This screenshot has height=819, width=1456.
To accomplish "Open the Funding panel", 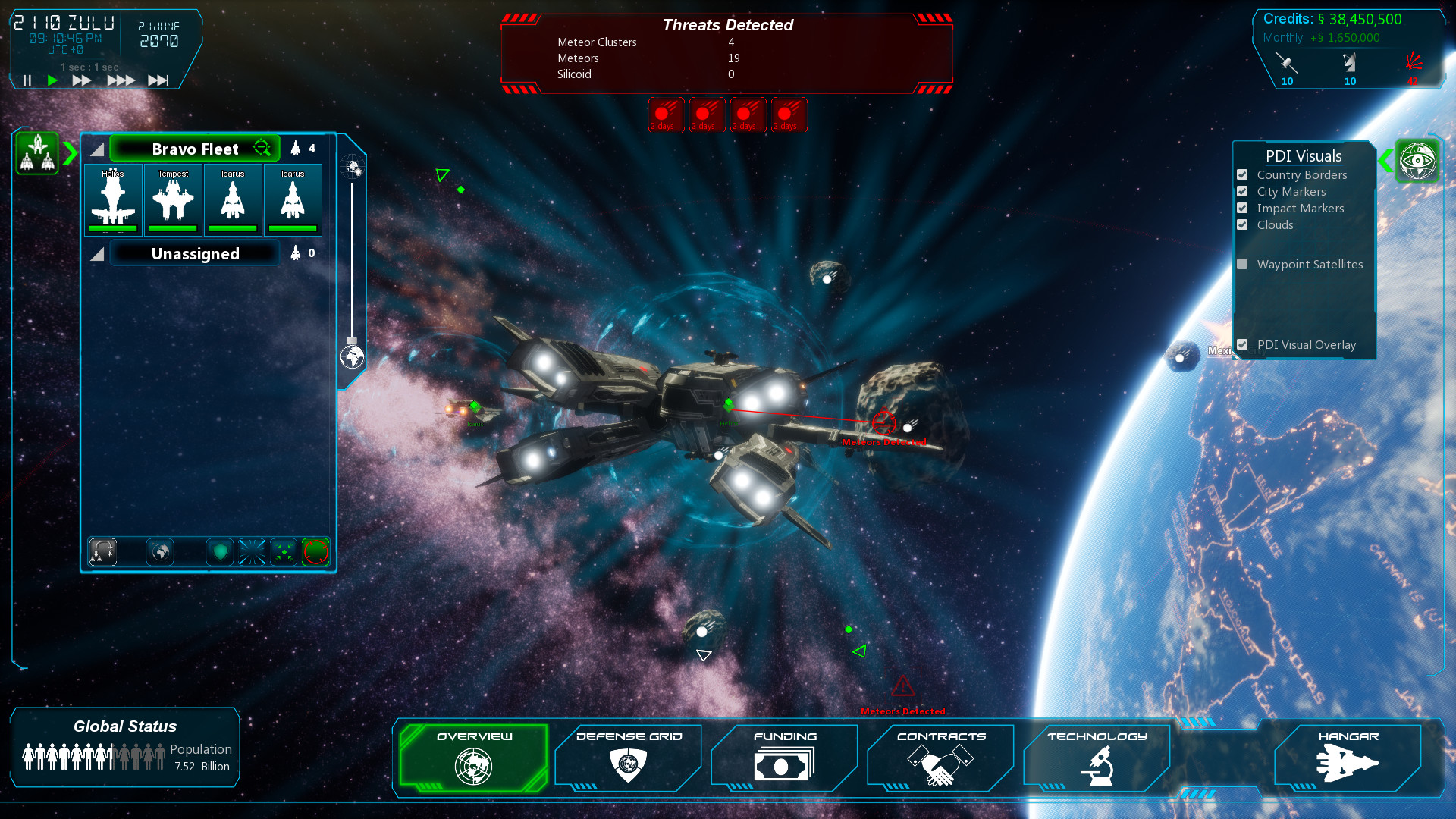I will (x=784, y=757).
